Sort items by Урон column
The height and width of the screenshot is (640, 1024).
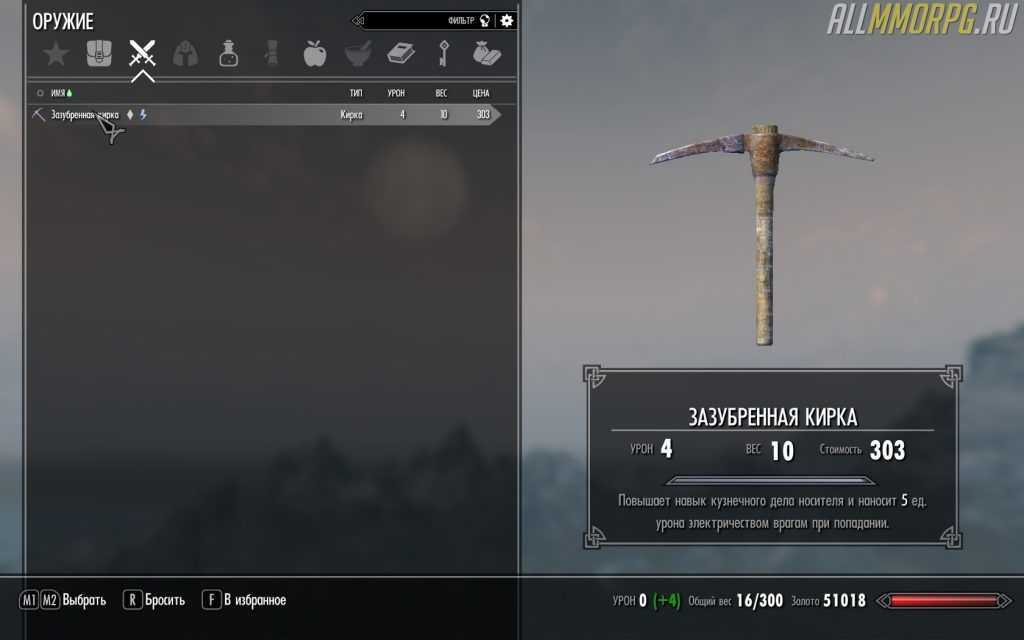pyautogui.click(x=396, y=93)
